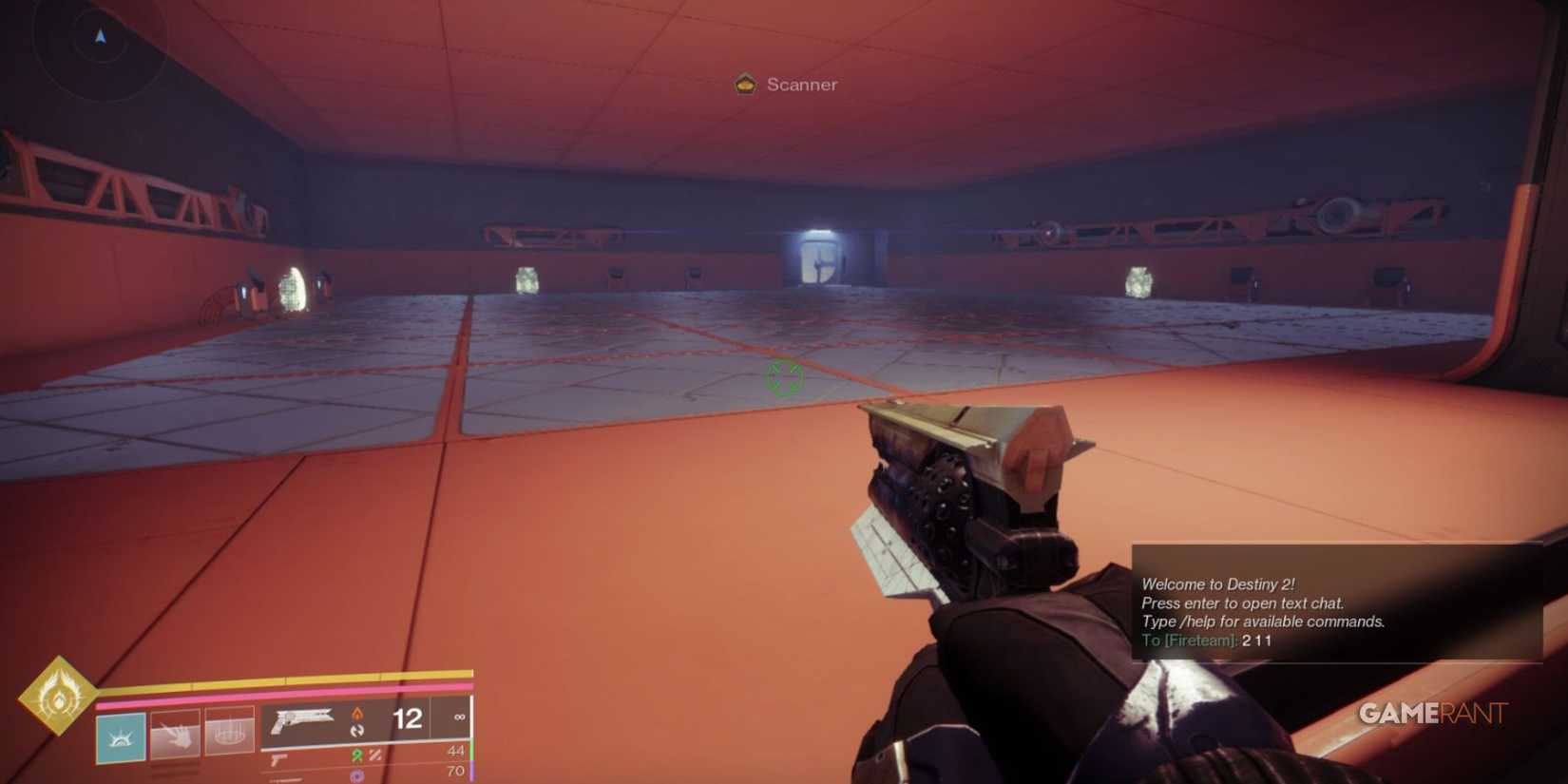Click the yellow Scanner diamond emblem
The height and width of the screenshot is (784, 1568).
click(746, 84)
